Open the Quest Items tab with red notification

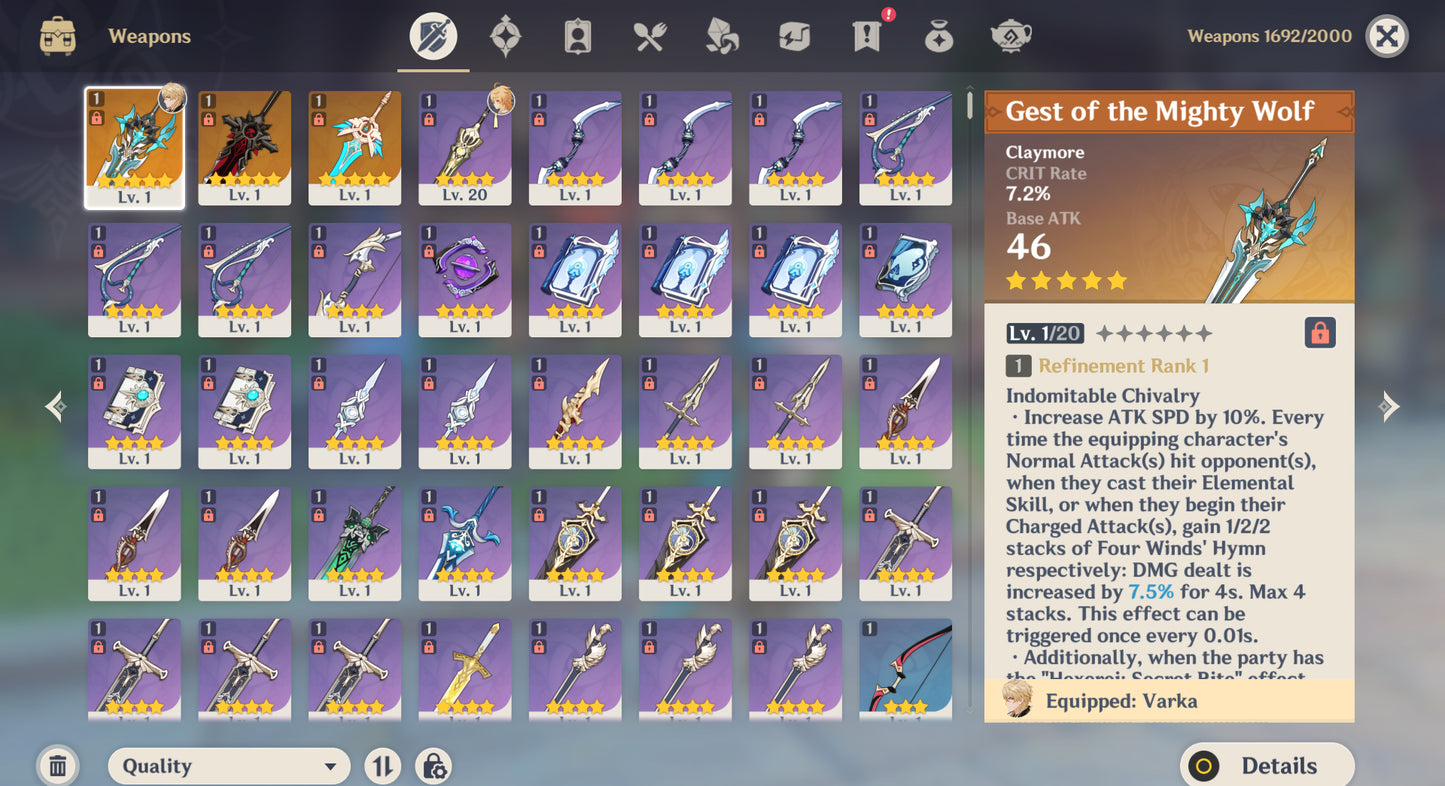point(865,36)
